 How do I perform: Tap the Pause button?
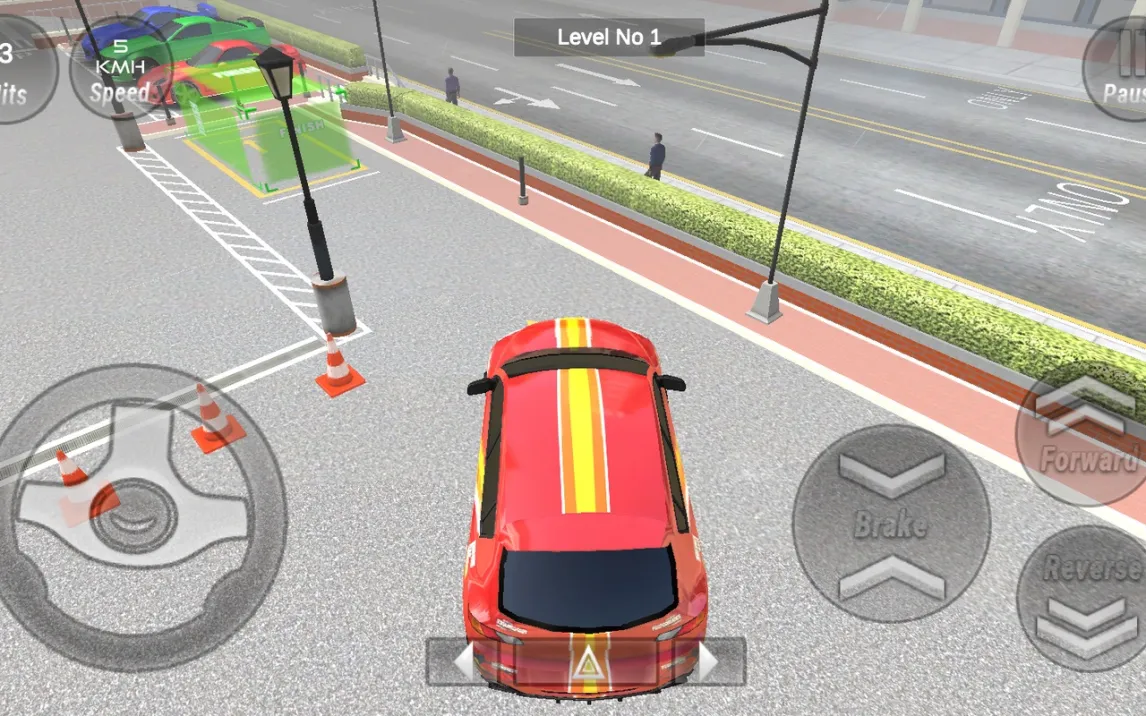pyautogui.click(x=1120, y=70)
